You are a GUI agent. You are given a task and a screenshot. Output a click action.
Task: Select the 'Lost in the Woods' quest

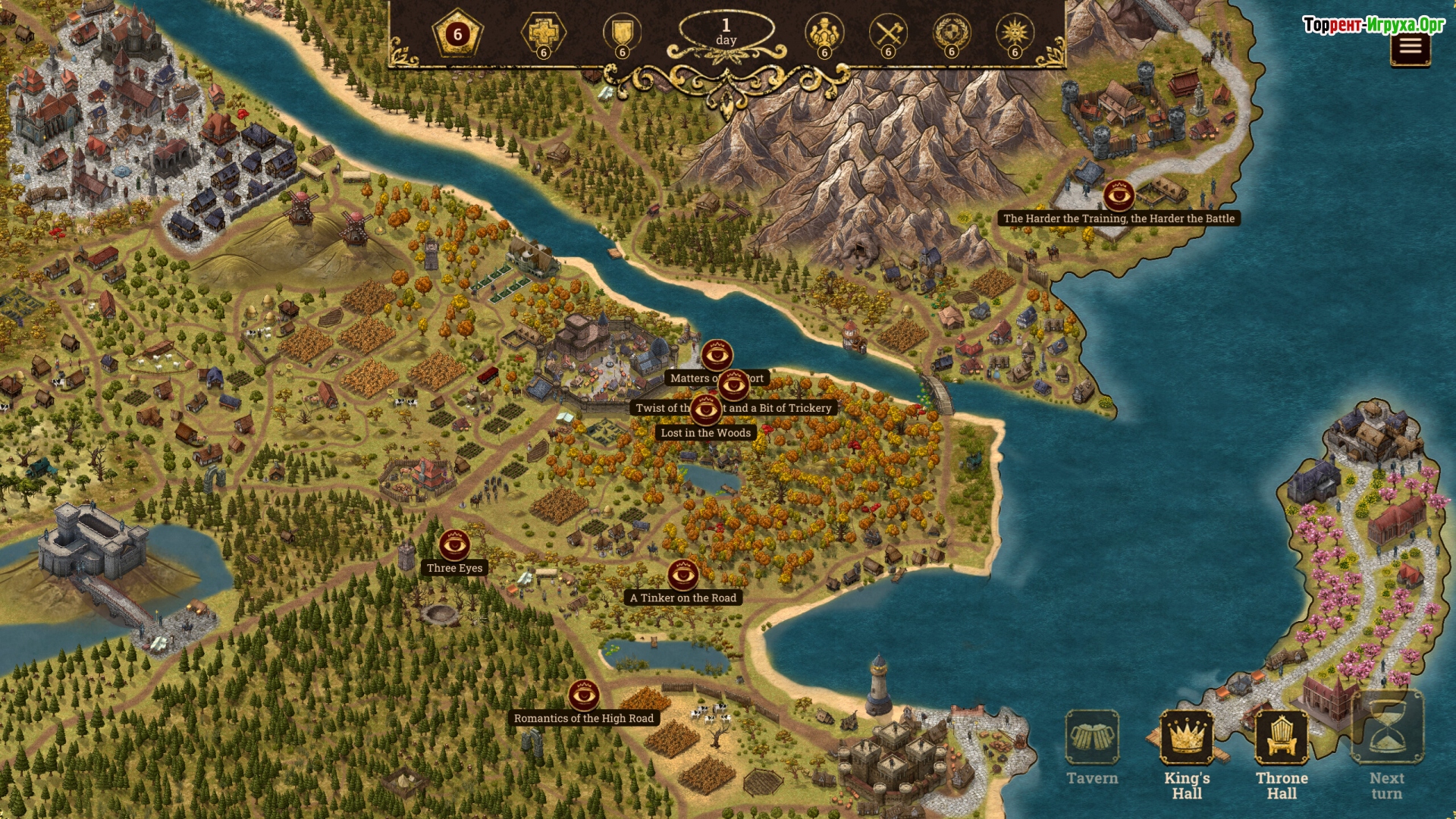coord(705,410)
